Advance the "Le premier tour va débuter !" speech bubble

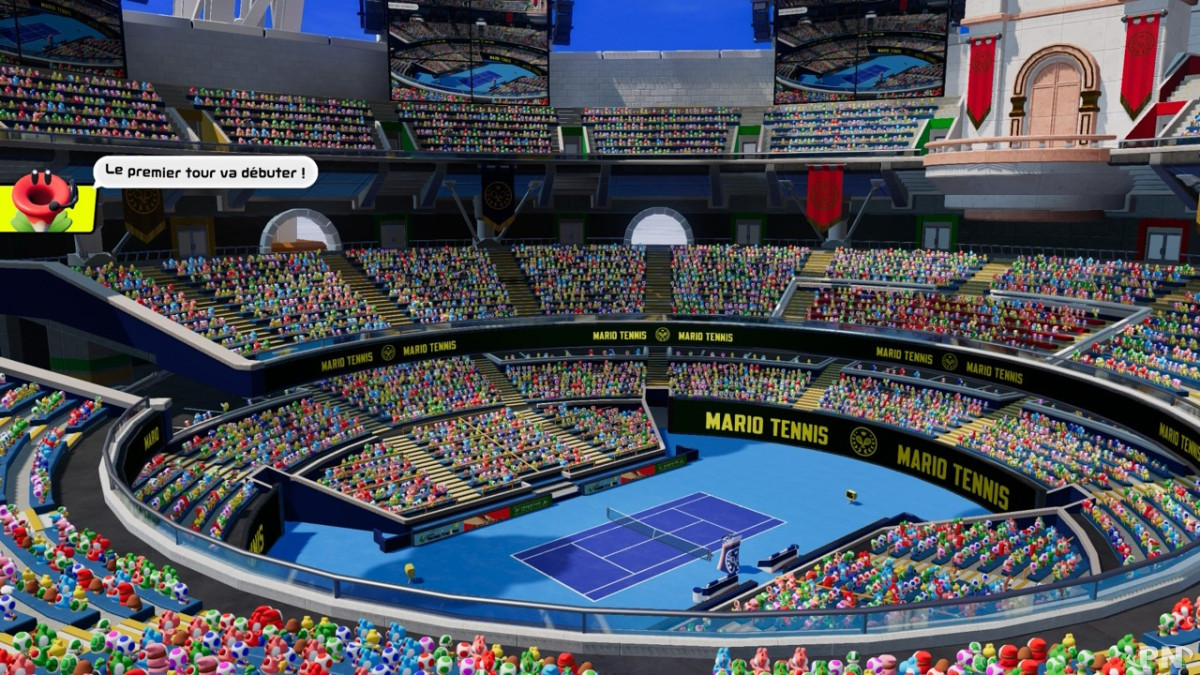pyautogui.click(x=206, y=172)
